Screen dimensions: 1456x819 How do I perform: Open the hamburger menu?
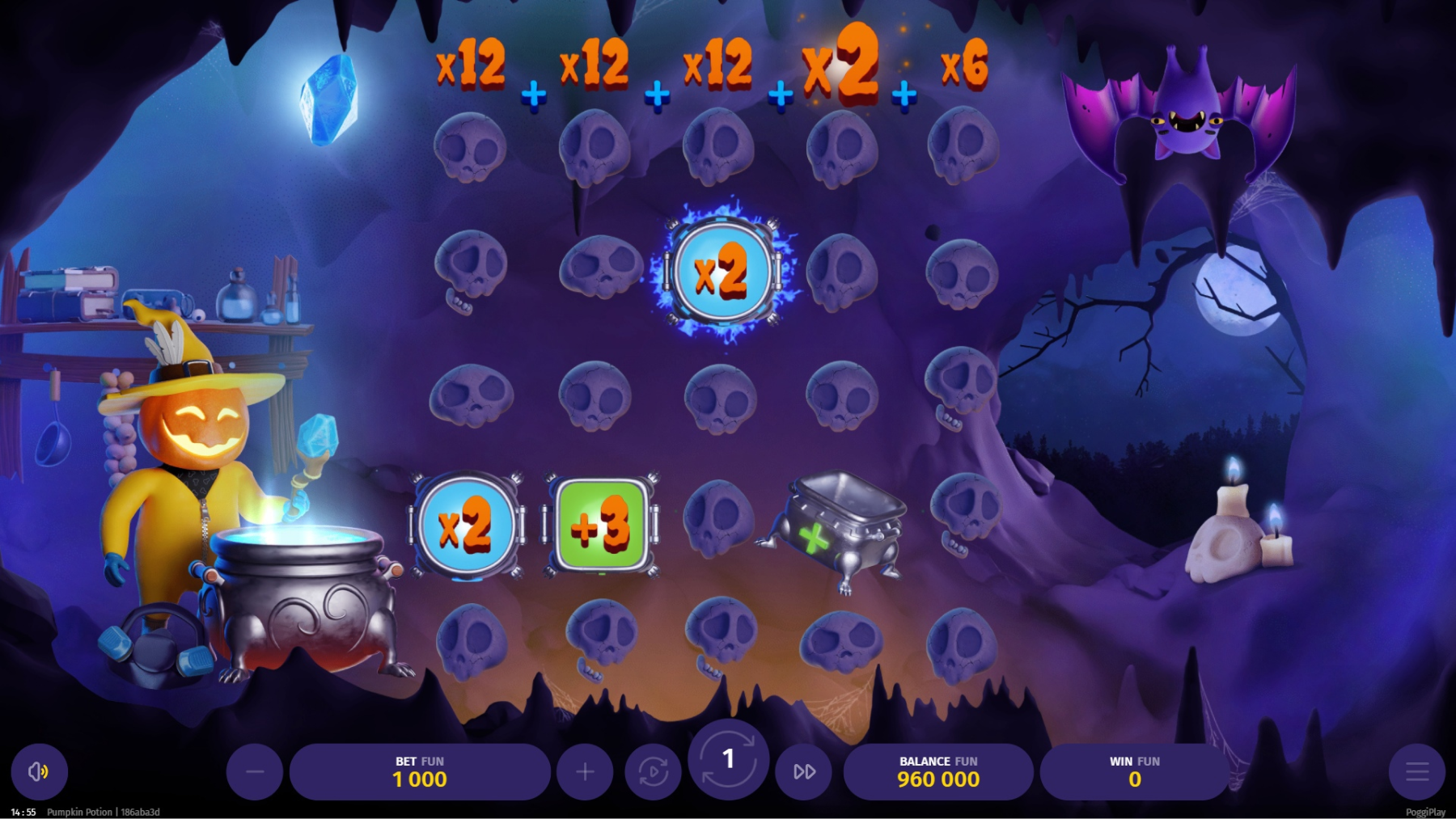(1416, 772)
